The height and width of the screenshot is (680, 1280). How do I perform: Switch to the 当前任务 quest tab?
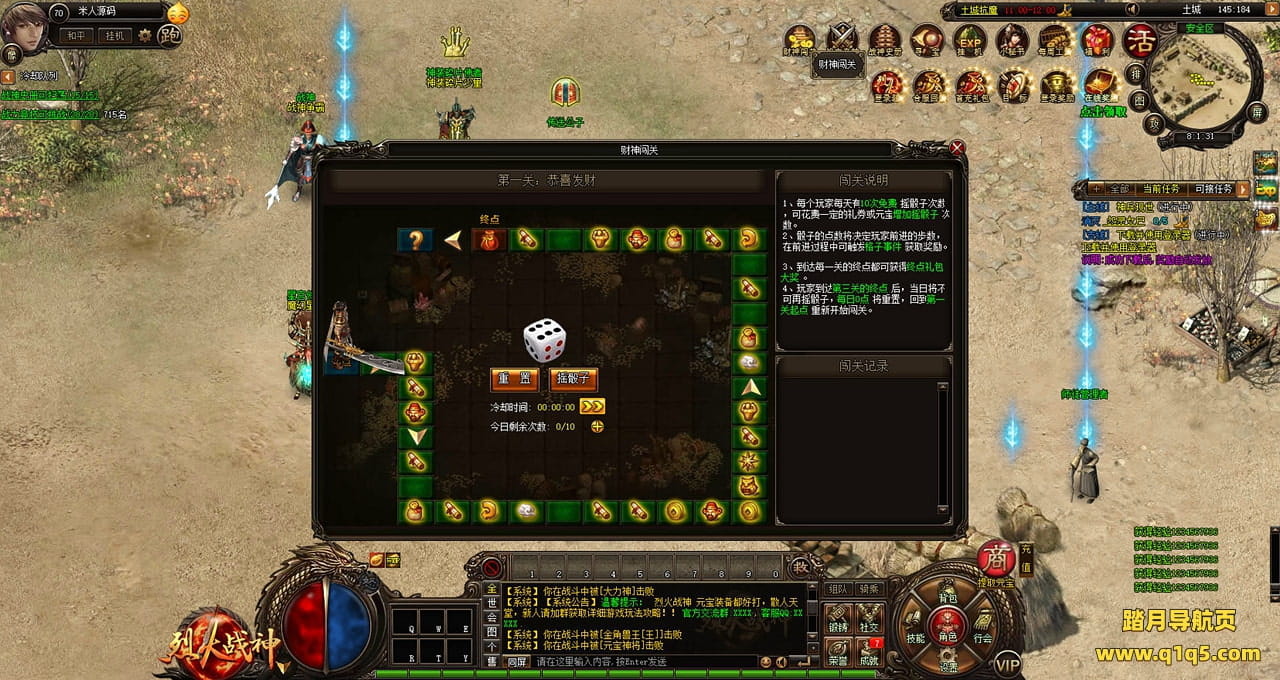1161,189
